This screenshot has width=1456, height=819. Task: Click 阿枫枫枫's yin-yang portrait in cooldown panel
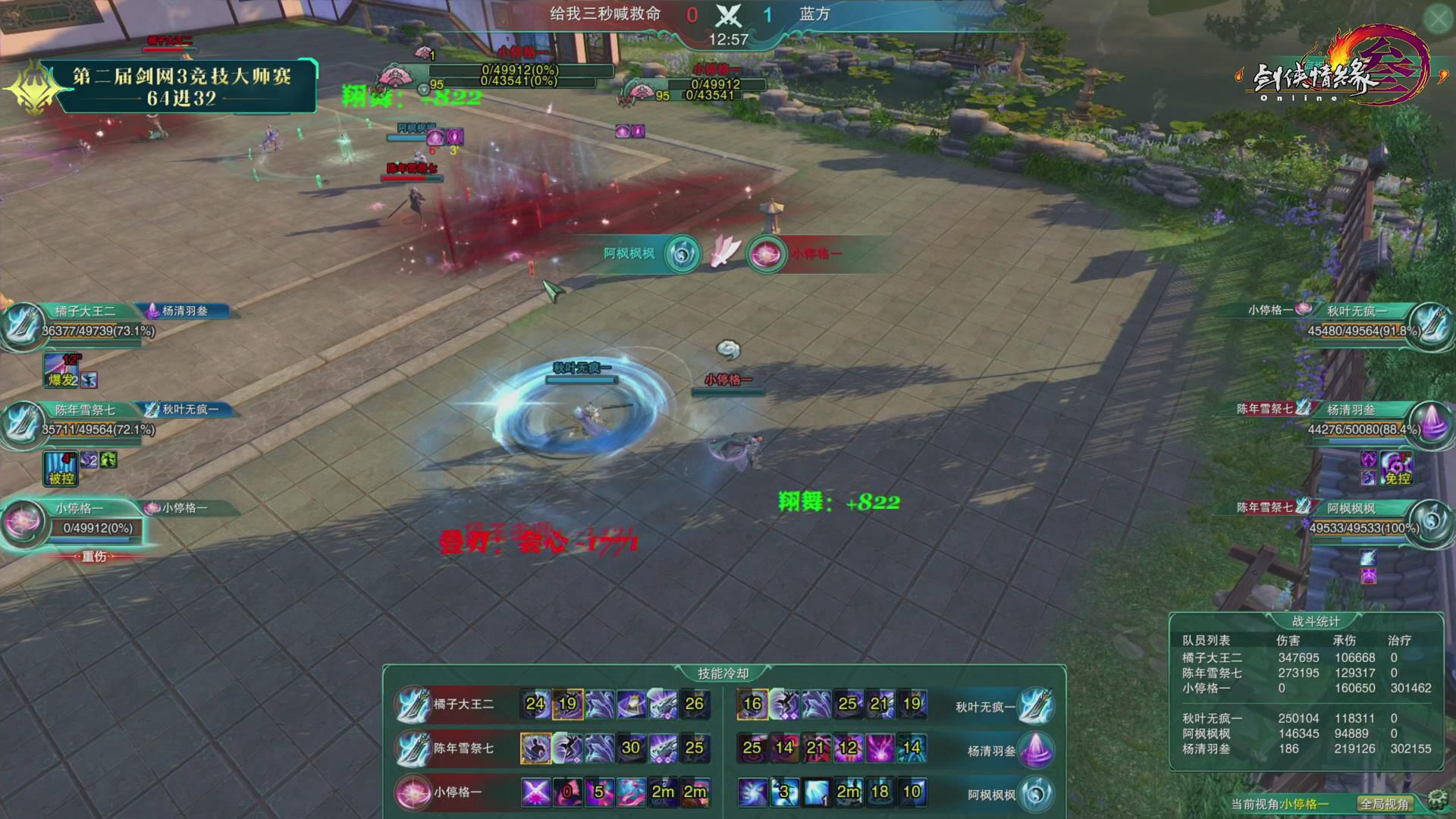1037,793
